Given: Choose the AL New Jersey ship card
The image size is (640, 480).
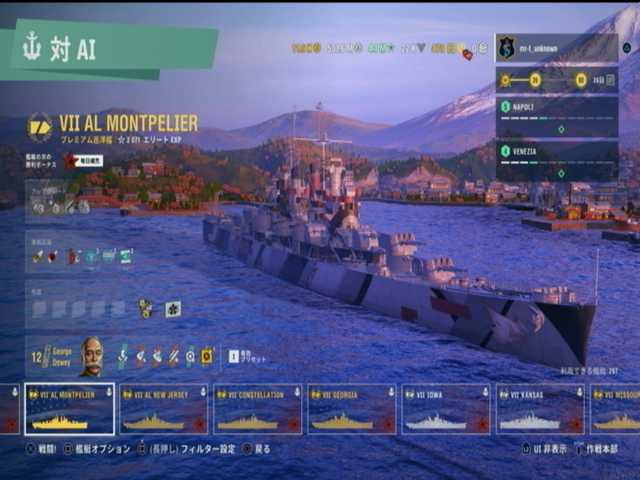Looking at the screenshot, I should coord(163,409).
